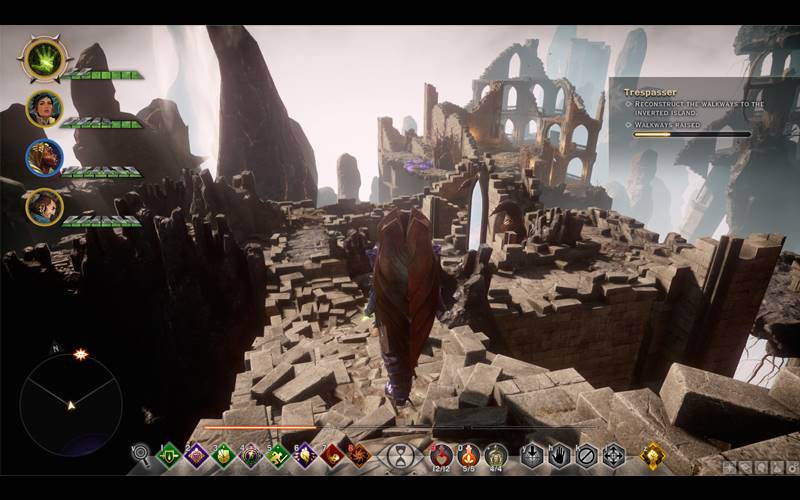Activate the purple diamond ability in slot 2
Screen dimensions: 800x500
coord(197,456)
